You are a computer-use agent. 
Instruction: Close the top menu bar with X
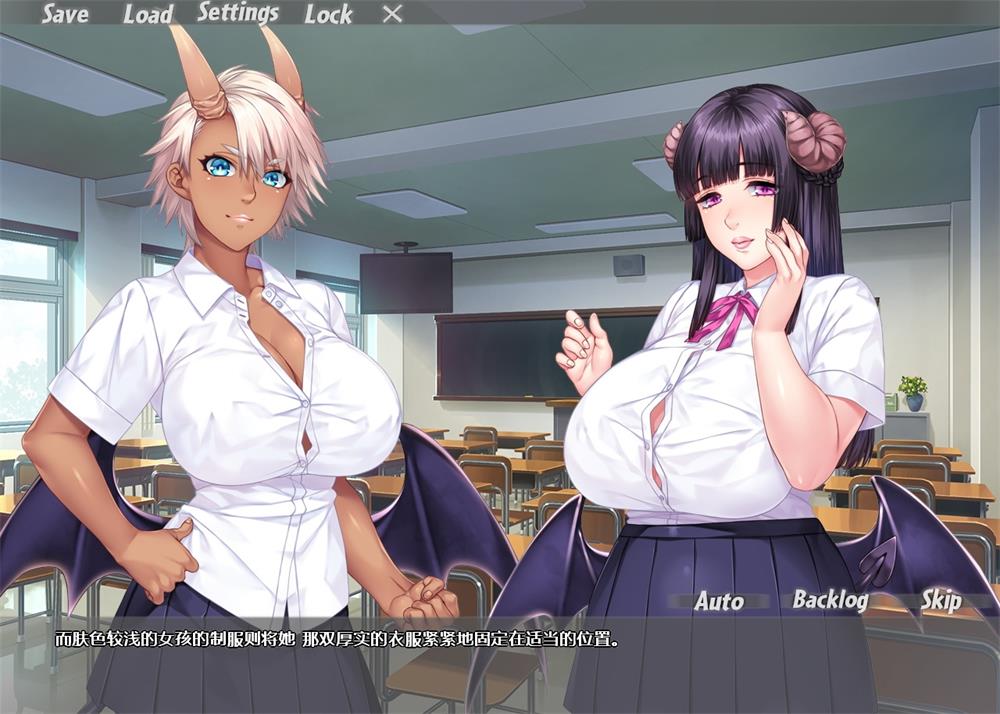[x=393, y=13]
